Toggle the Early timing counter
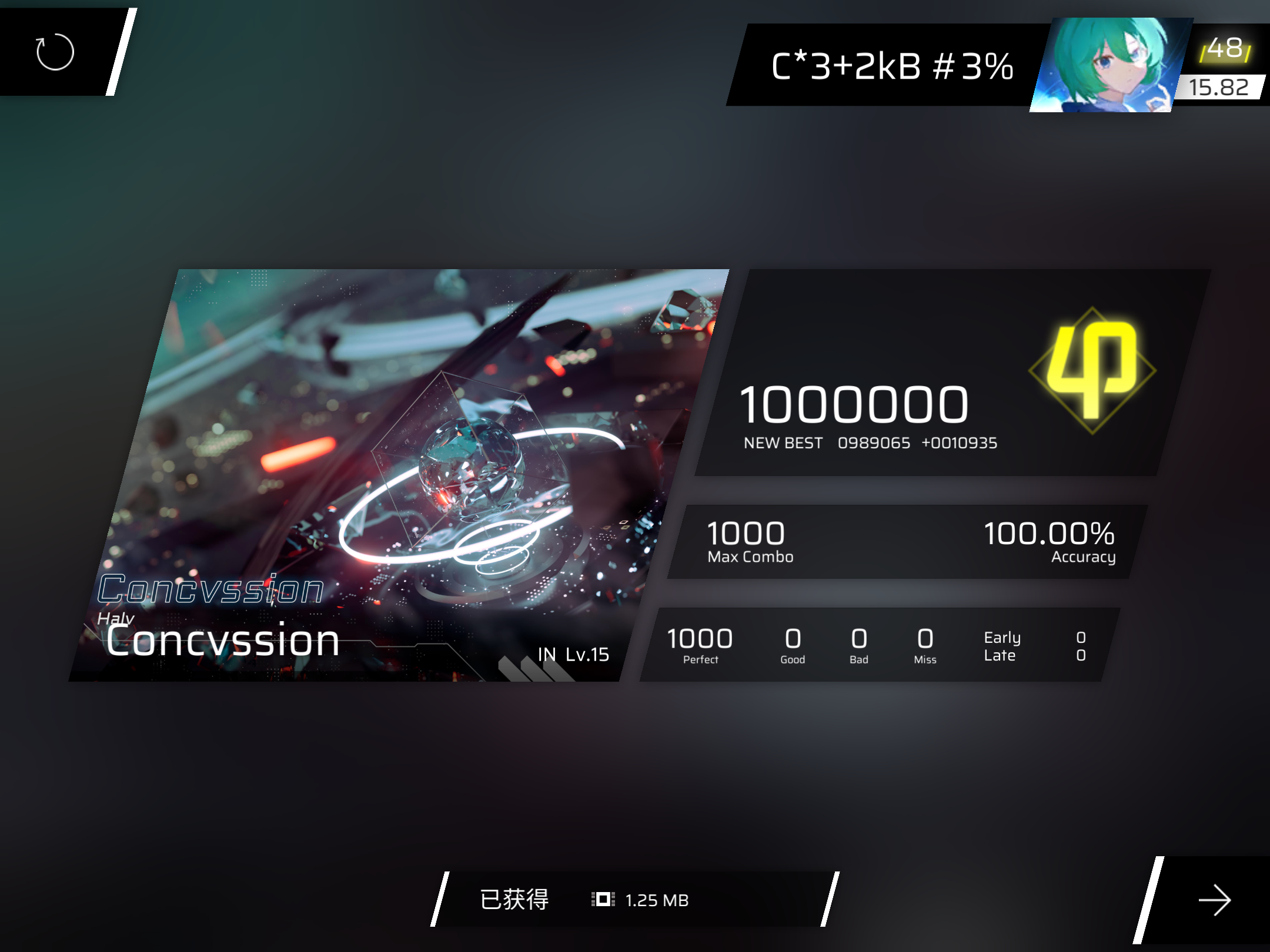 pyautogui.click(x=1002, y=637)
